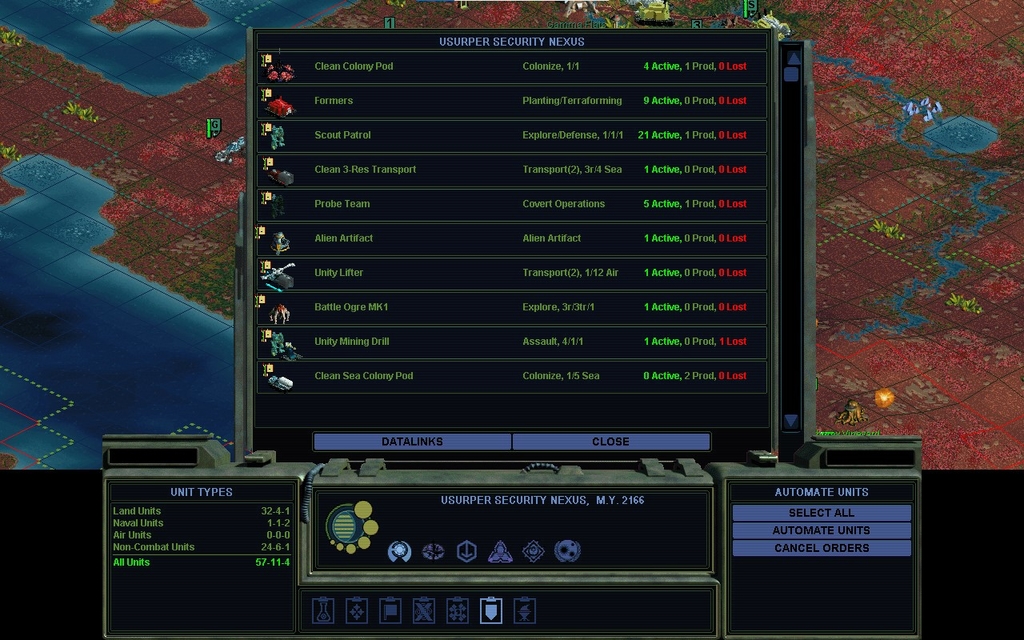
Task: Open the Datalinks button
Action: click(x=412, y=441)
